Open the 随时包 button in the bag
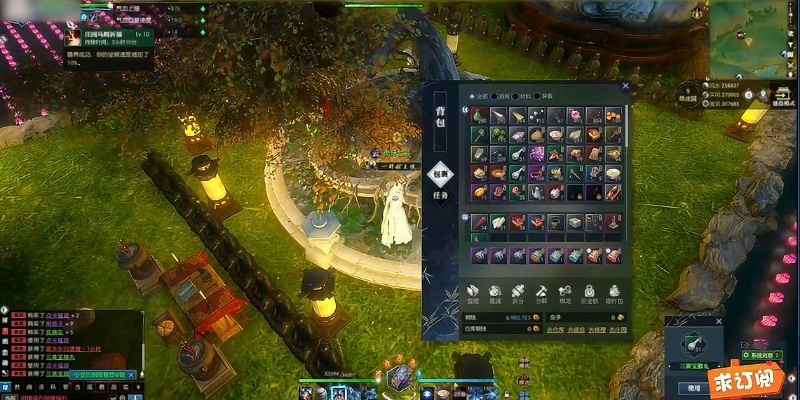The image size is (800, 400). pyautogui.click(x=614, y=294)
